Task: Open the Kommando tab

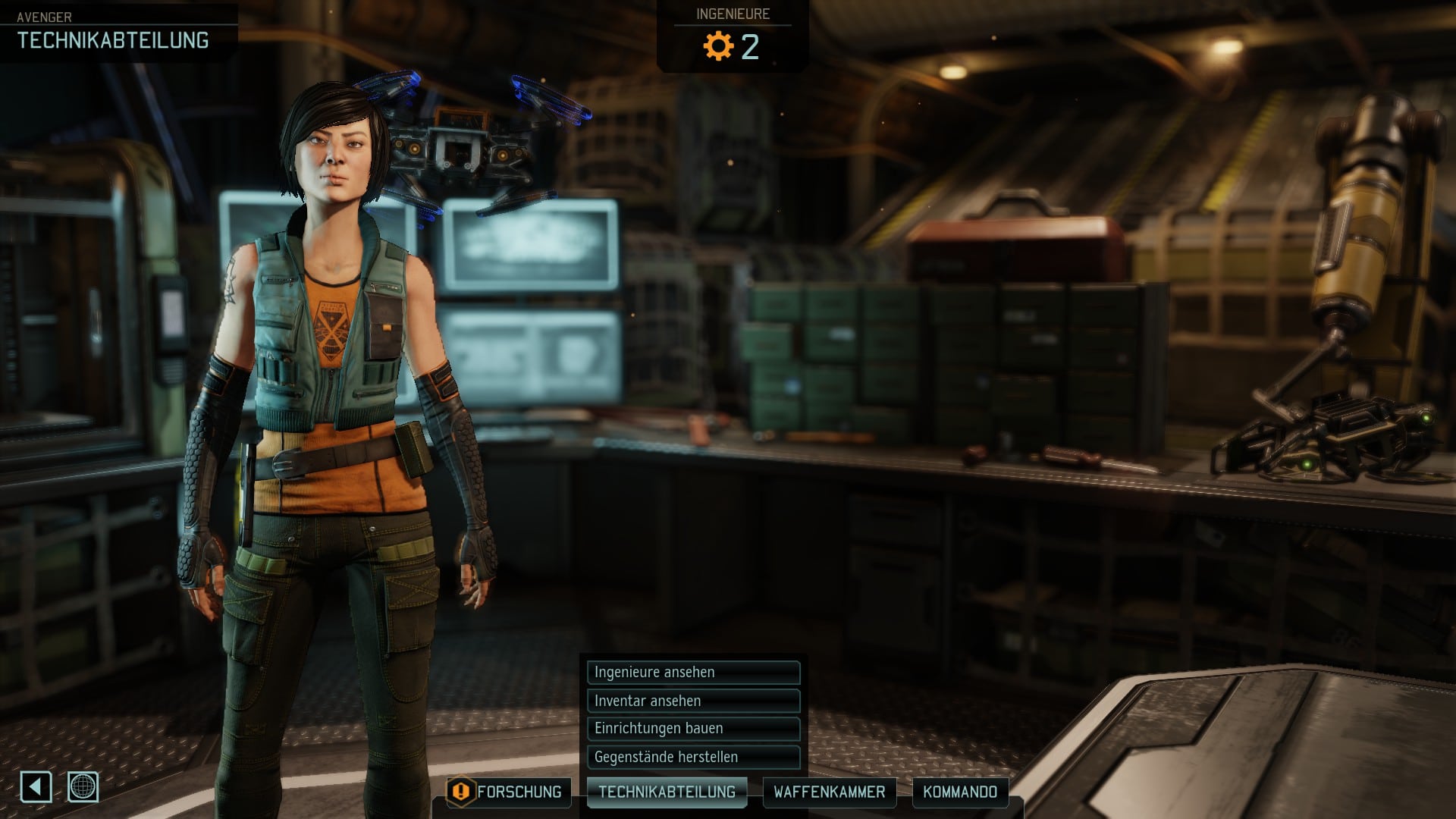Action: click(960, 792)
